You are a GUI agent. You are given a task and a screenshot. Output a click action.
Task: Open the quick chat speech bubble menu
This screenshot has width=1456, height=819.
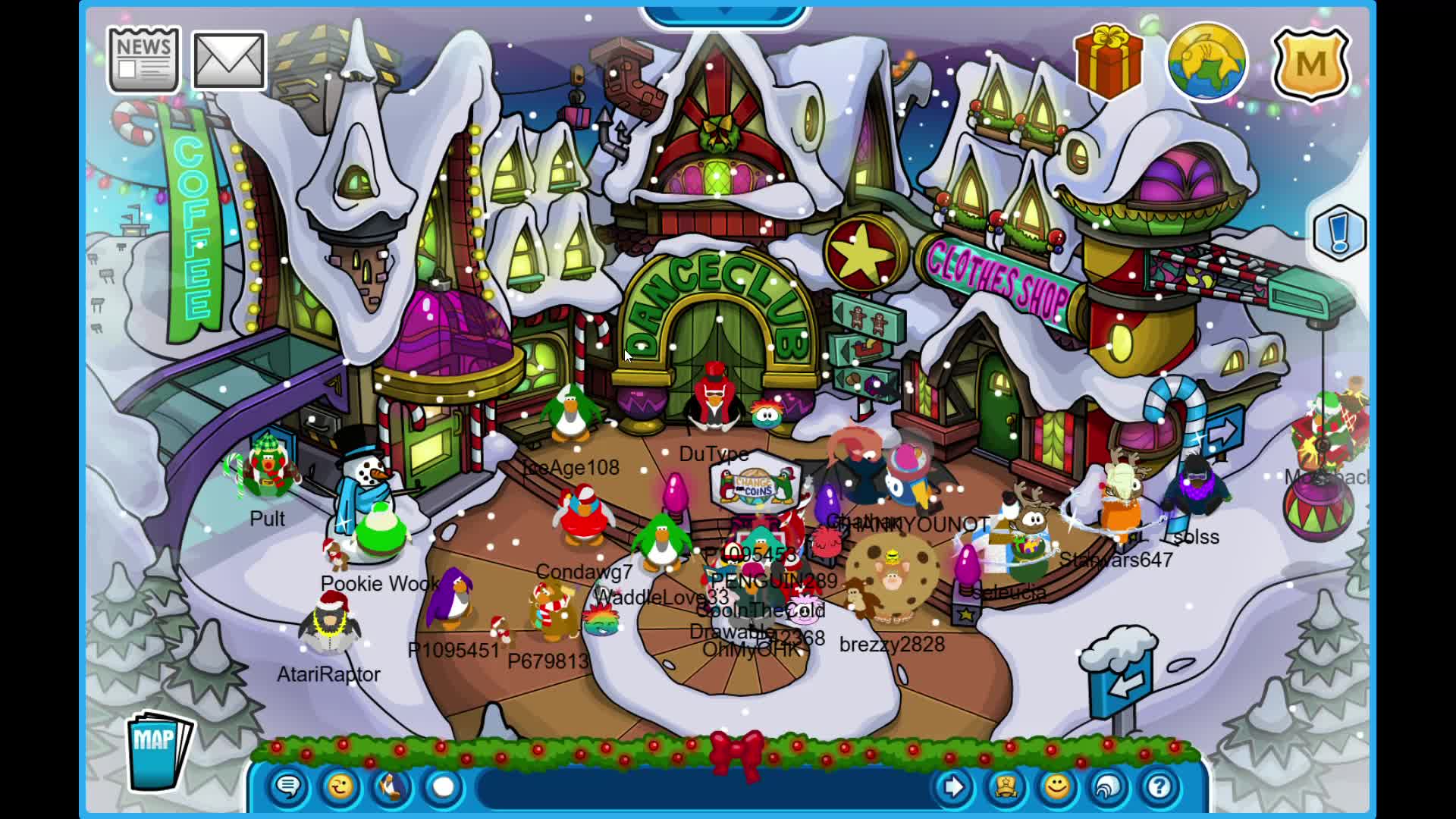pyautogui.click(x=288, y=787)
